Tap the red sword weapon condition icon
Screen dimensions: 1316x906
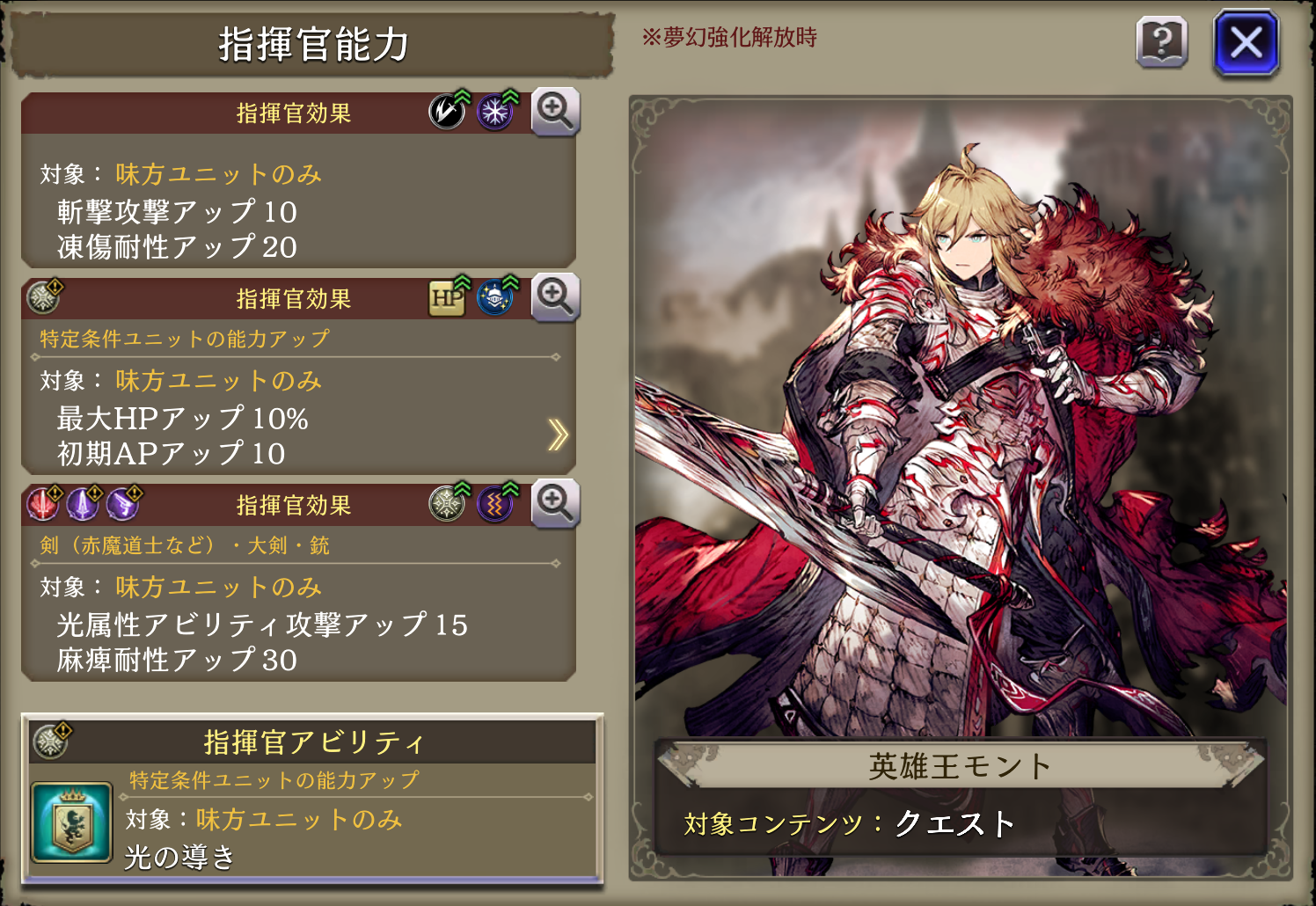42,504
